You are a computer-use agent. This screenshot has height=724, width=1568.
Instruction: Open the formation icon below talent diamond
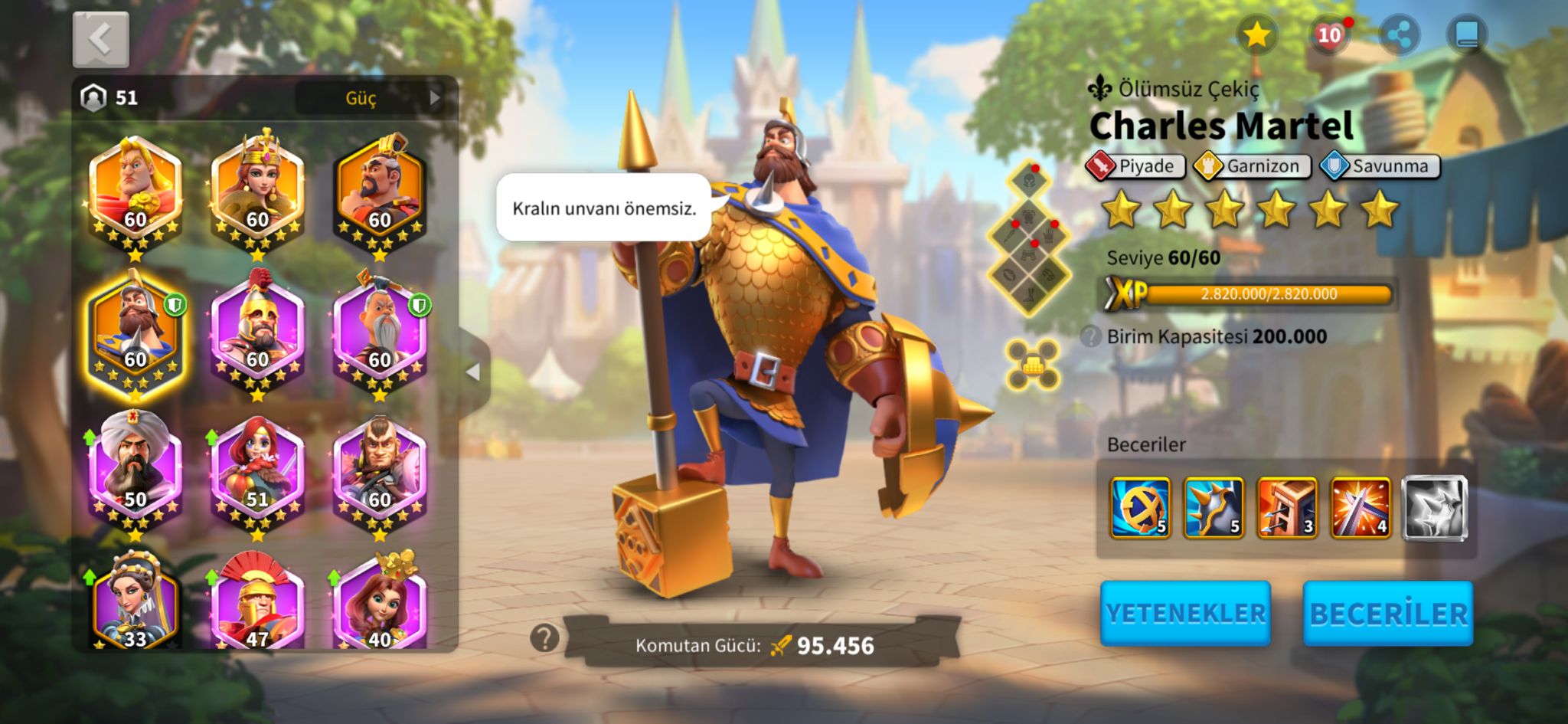(x=1033, y=365)
